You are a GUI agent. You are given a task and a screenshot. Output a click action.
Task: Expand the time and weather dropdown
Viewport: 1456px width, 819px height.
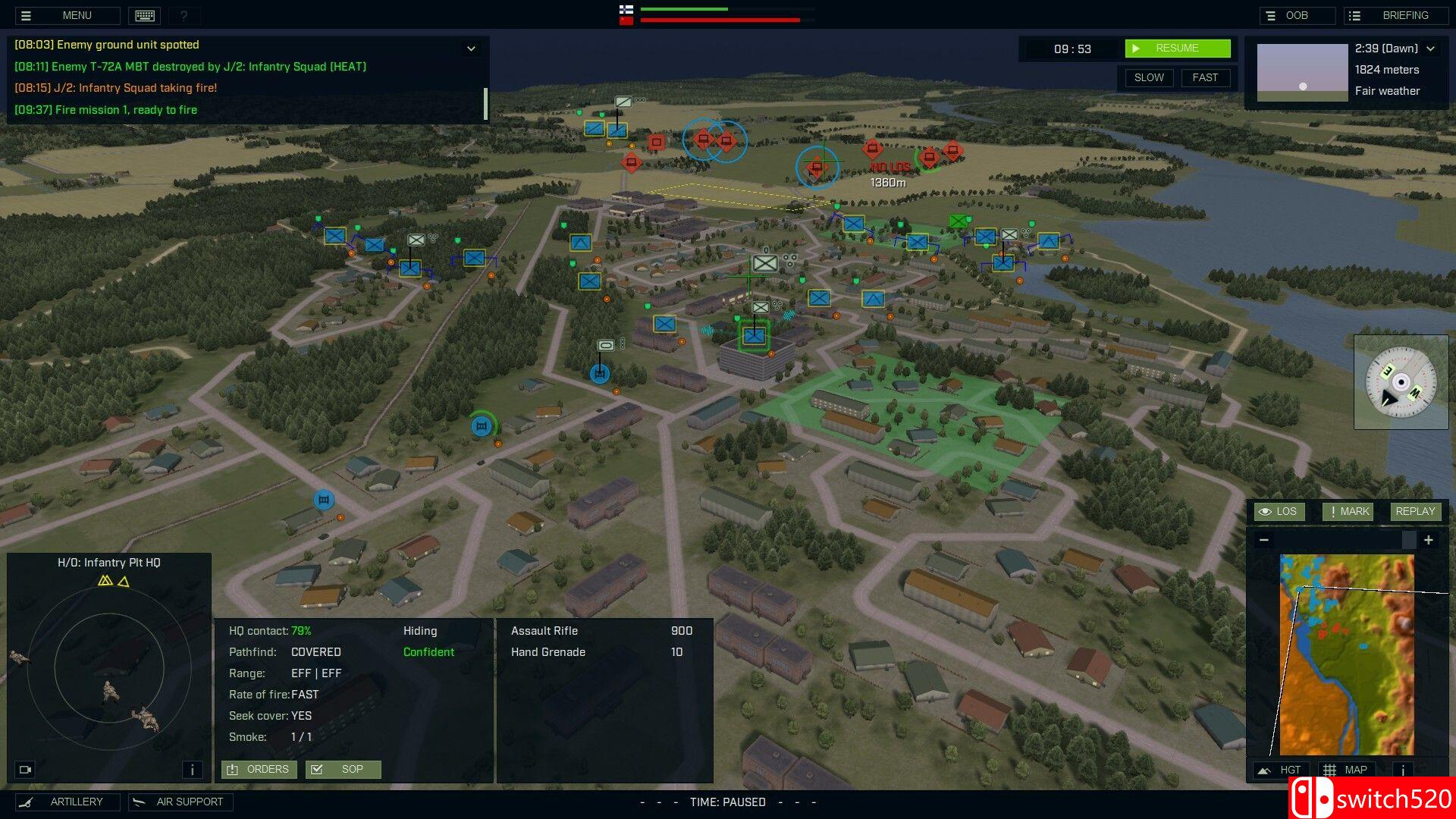pos(1431,49)
